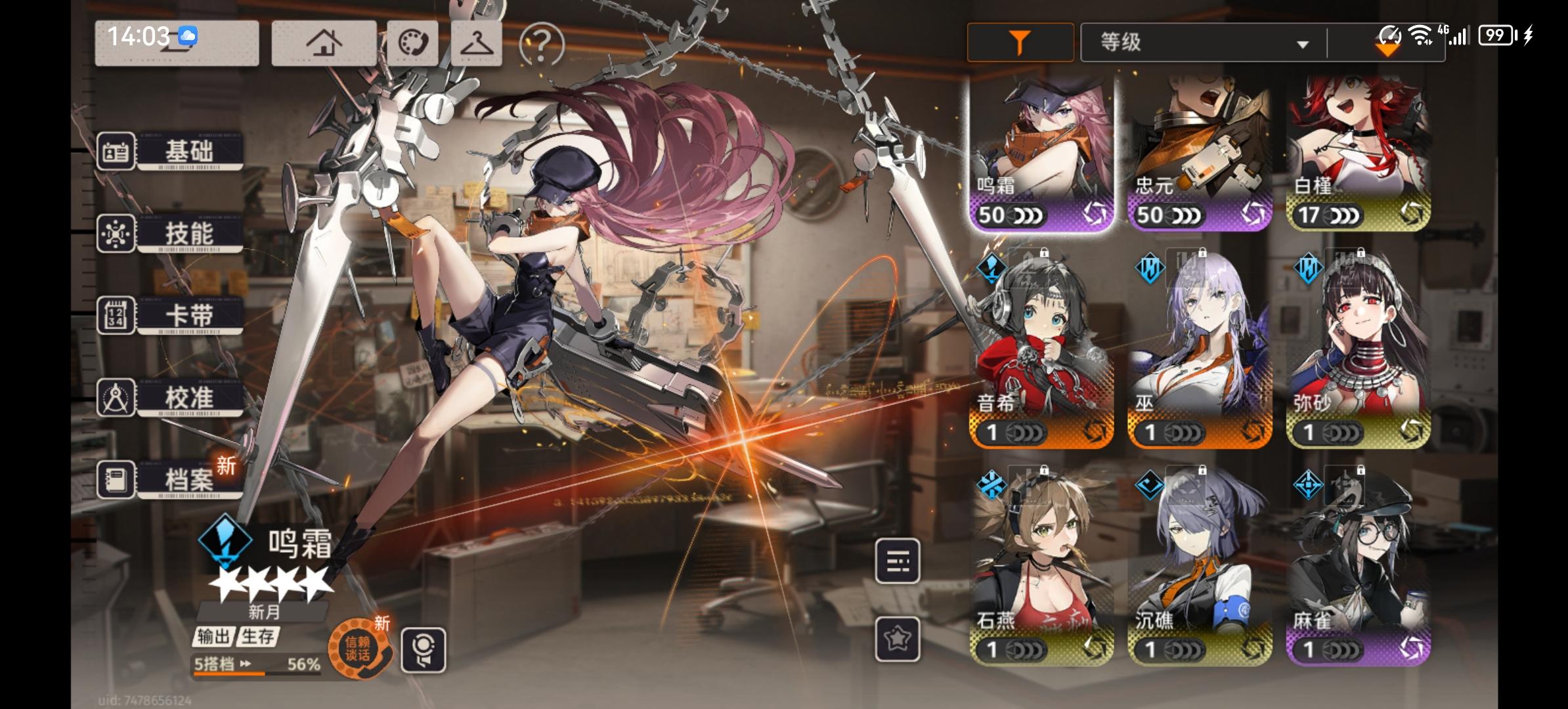
Task: Toggle the alternate form arrow on 白槿's card
Action: point(1418,213)
